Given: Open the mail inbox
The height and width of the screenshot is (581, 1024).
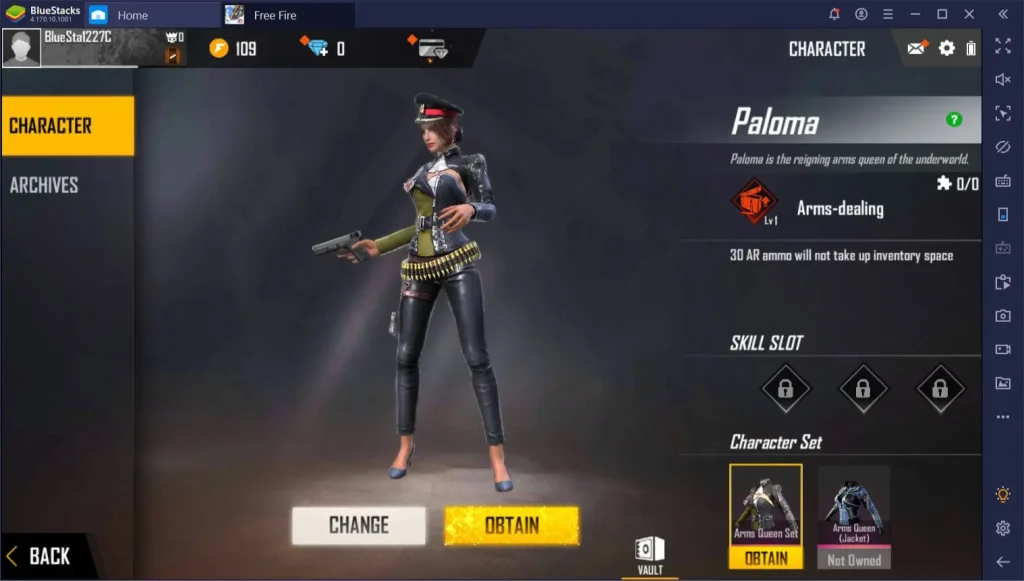Looking at the screenshot, I should click(x=916, y=48).
